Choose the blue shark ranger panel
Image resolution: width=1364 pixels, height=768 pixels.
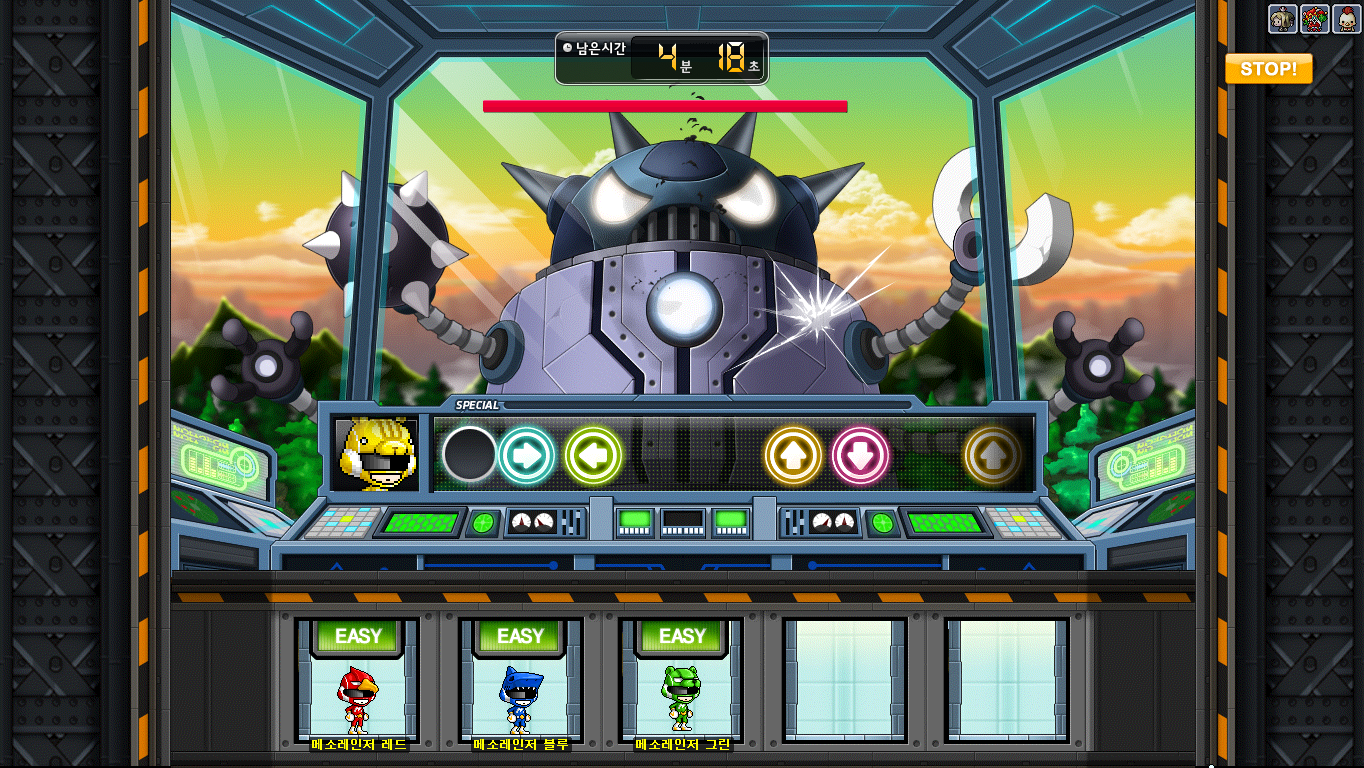520,680
